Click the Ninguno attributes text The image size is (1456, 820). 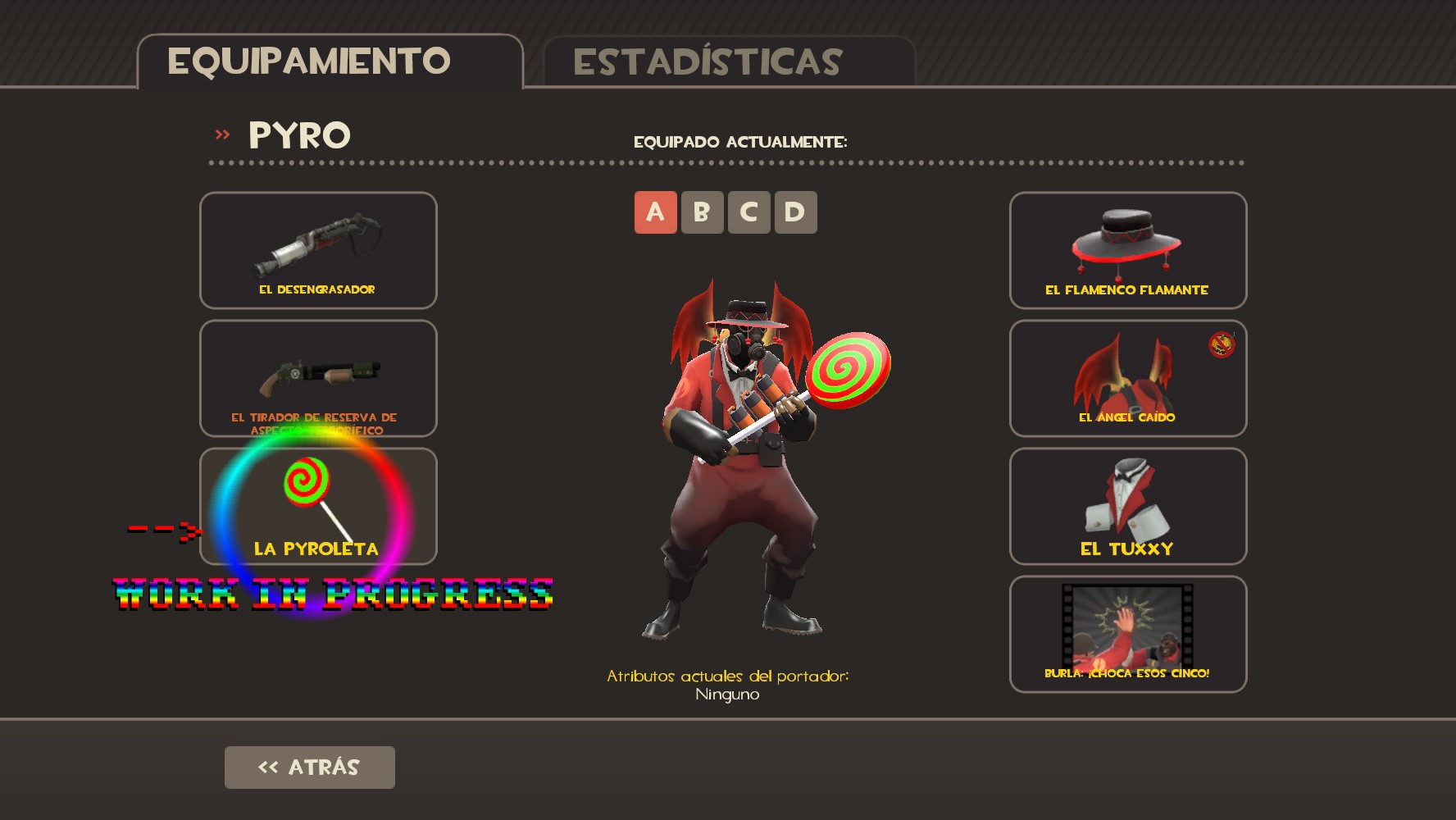(x=726, y=693)
